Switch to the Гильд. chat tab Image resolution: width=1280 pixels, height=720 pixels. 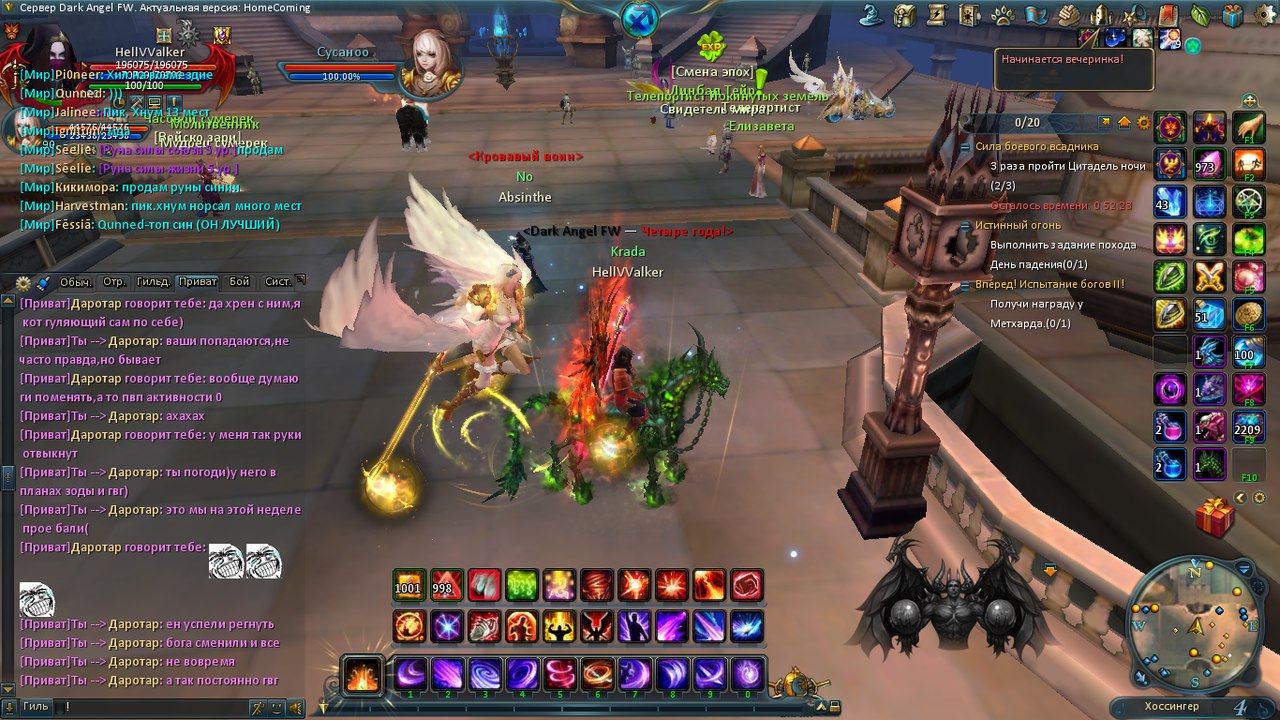click(153, 282)
